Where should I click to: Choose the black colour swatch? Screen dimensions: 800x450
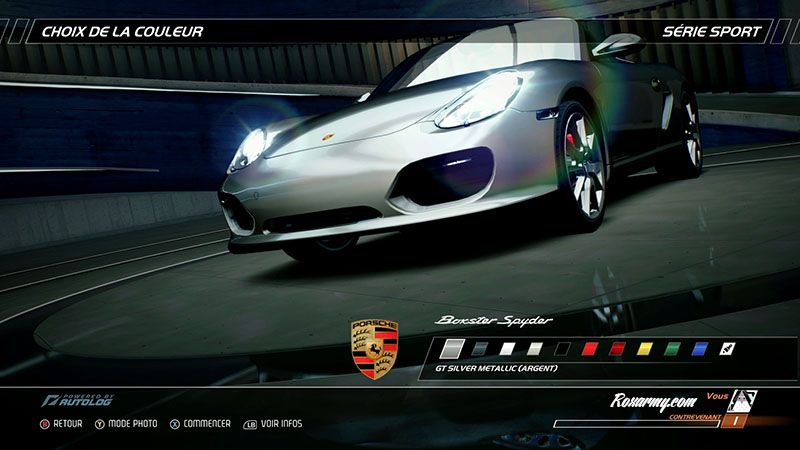point(562,349)
